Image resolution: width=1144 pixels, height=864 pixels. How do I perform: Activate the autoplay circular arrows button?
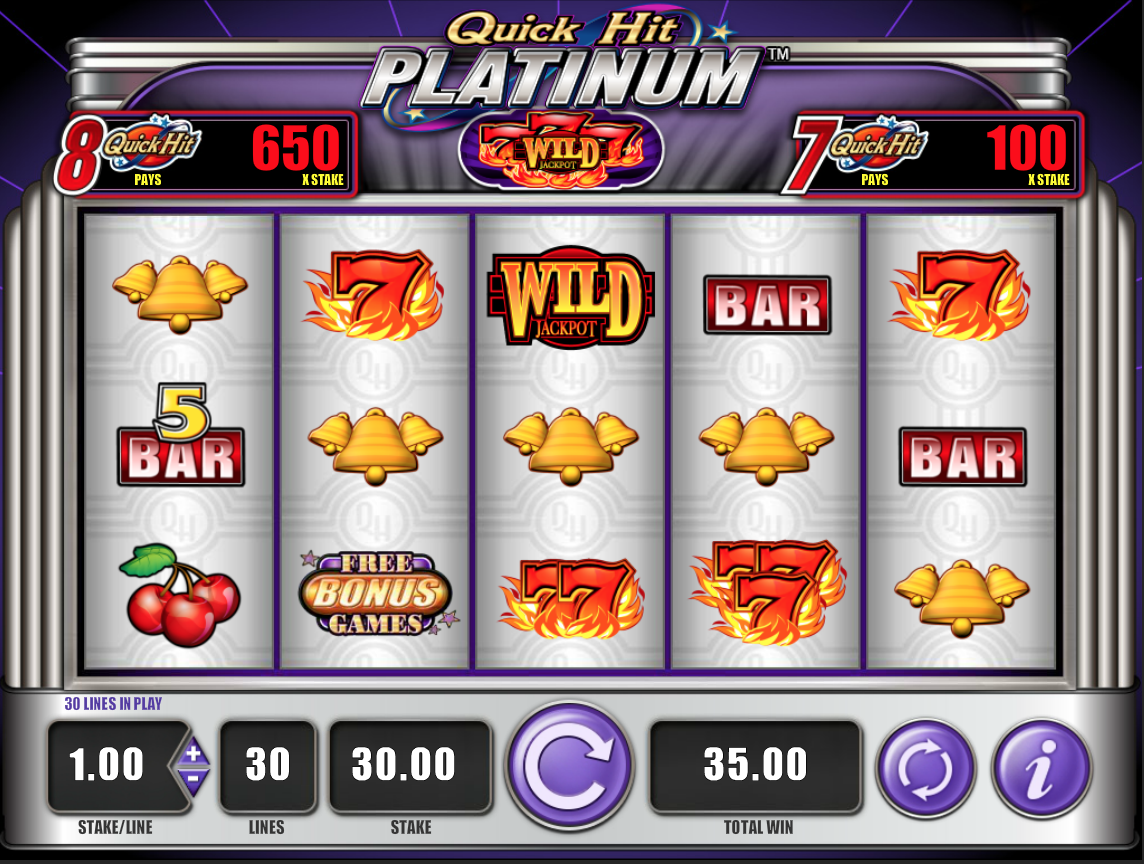(926, 766)
